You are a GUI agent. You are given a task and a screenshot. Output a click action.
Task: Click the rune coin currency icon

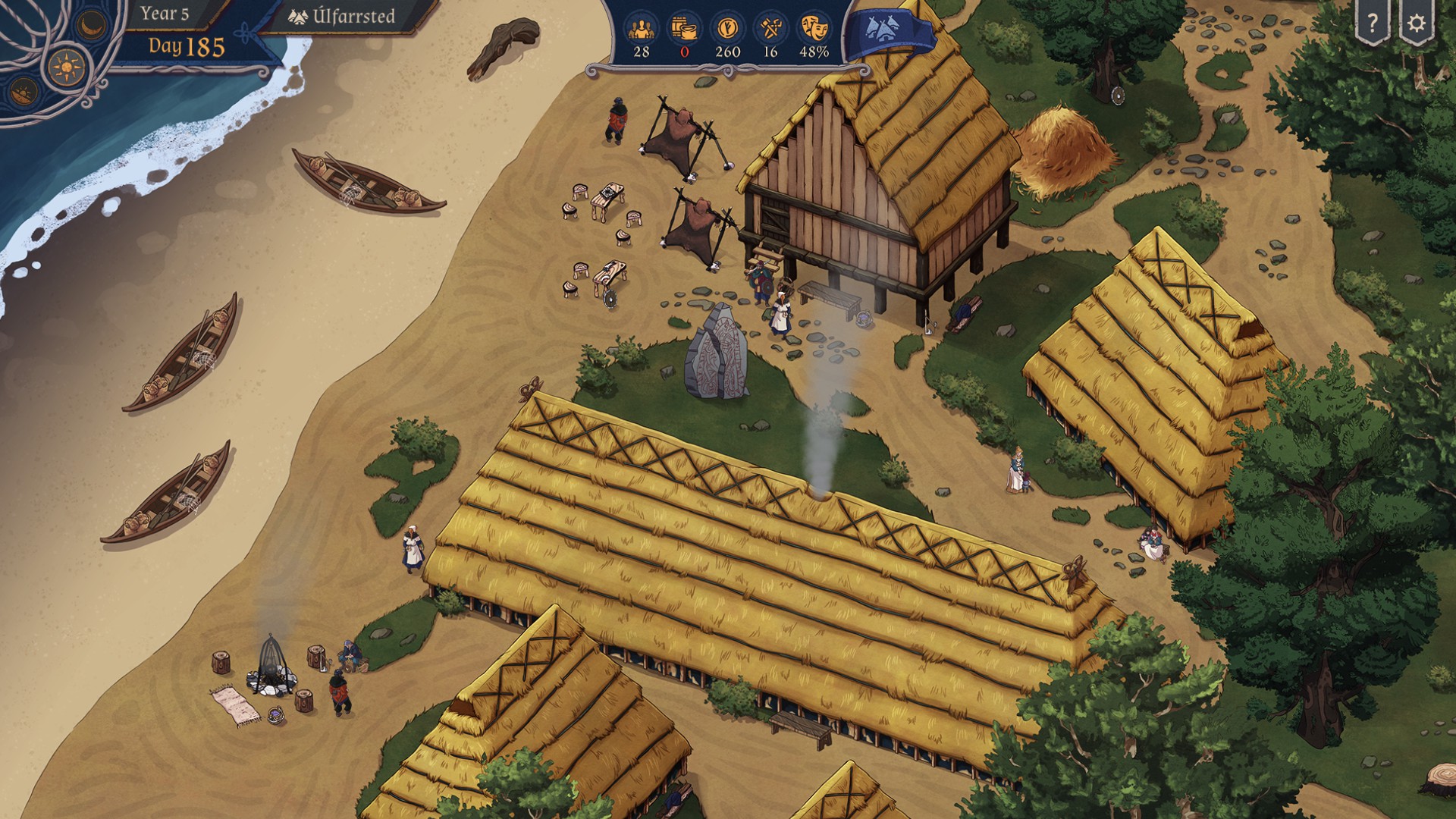pos(727,29)
